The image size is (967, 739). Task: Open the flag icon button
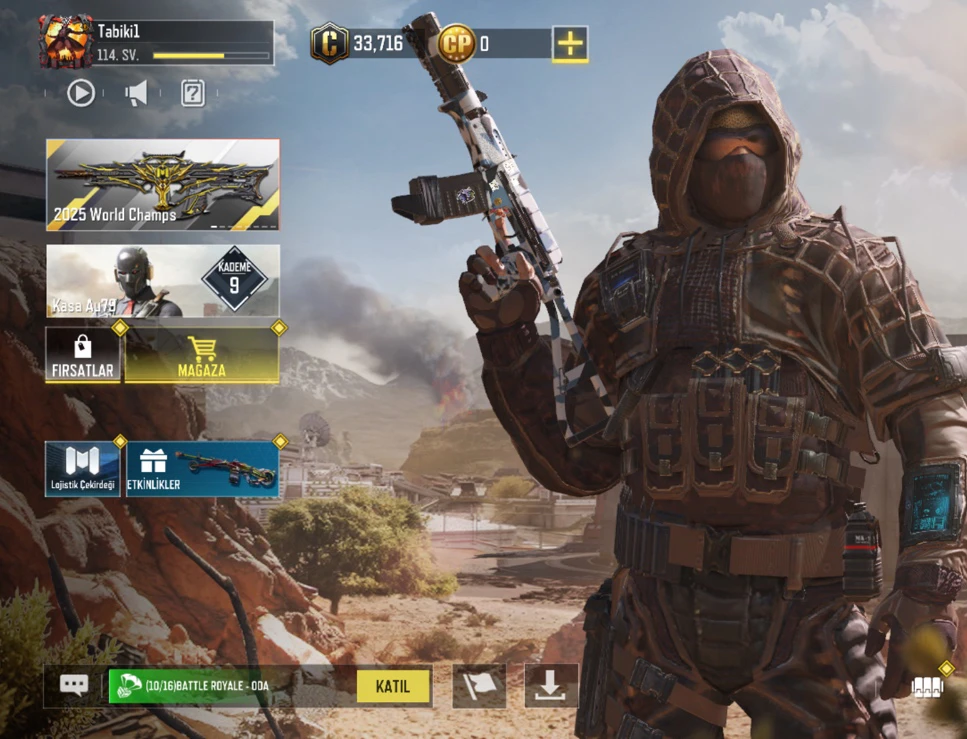(479, 686)
